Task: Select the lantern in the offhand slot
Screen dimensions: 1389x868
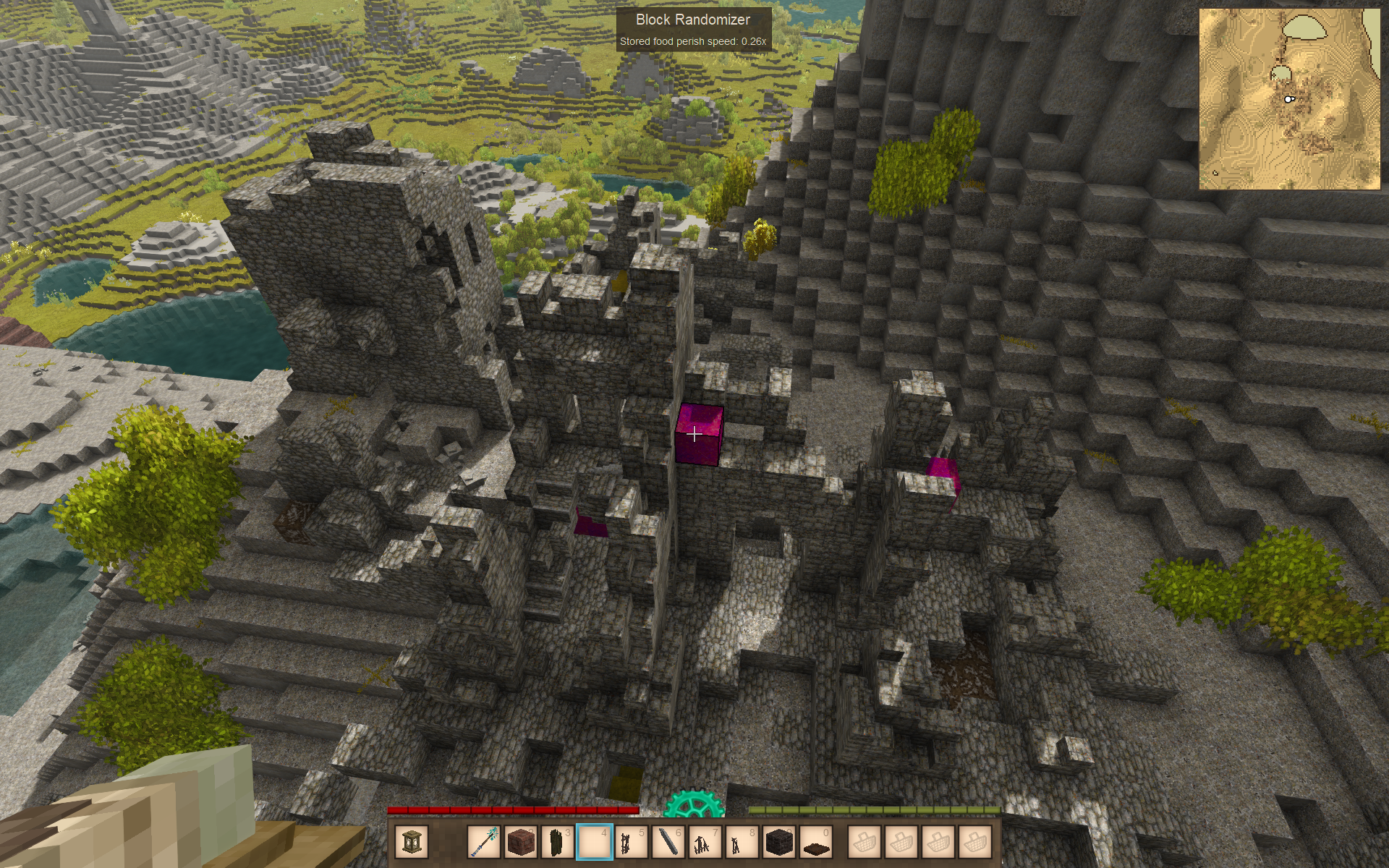Action: tap(412, 842)
